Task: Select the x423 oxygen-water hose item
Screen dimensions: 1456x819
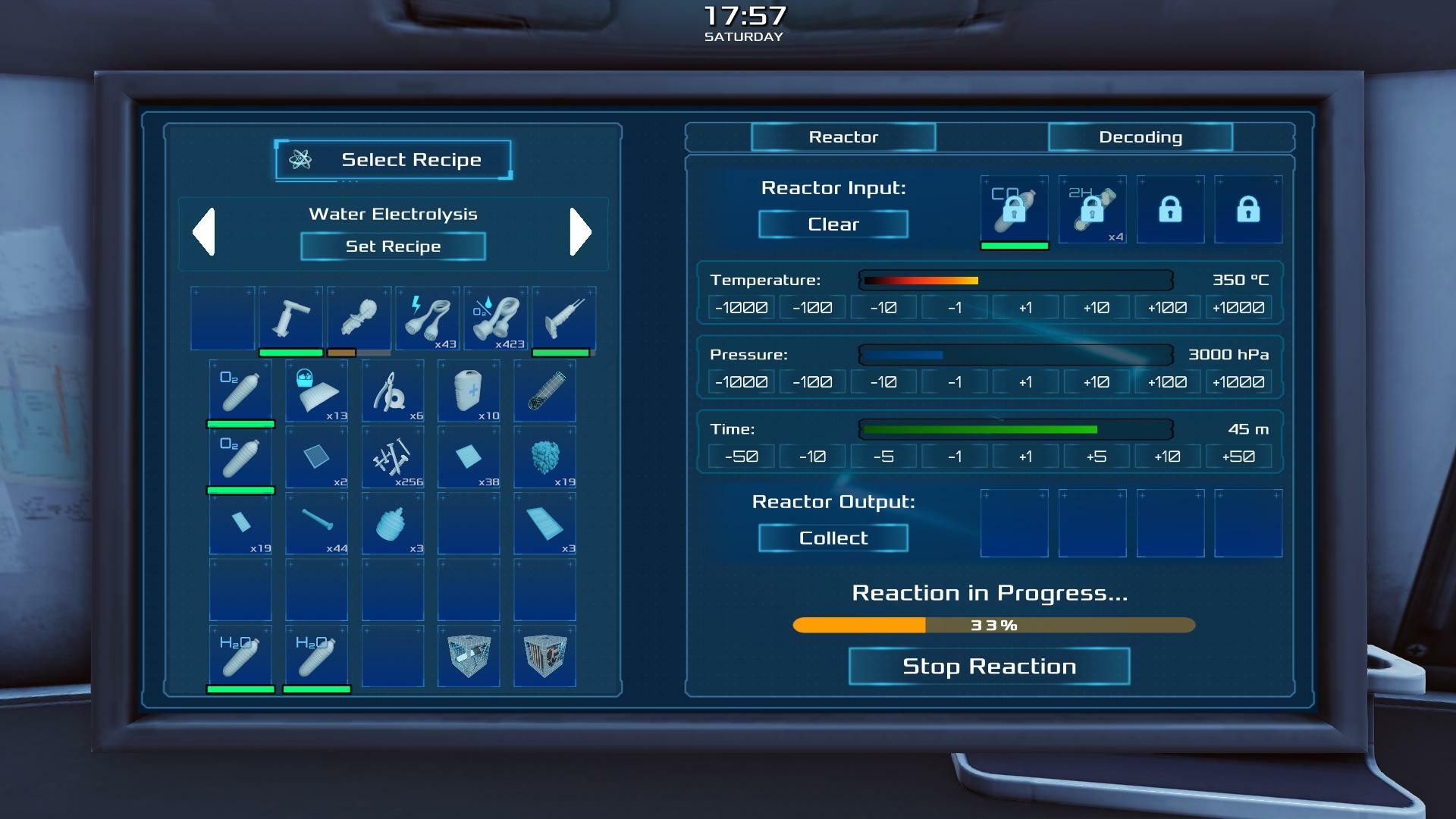Action: point(496,318)
